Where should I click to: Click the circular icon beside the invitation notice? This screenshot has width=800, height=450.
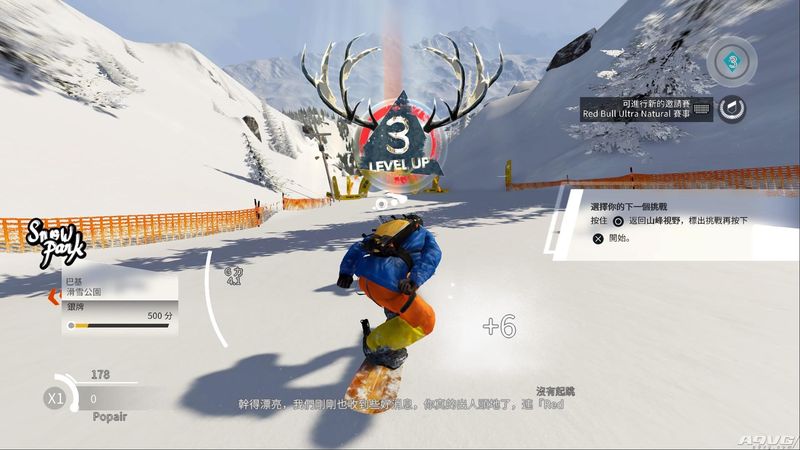click(733, 109)
